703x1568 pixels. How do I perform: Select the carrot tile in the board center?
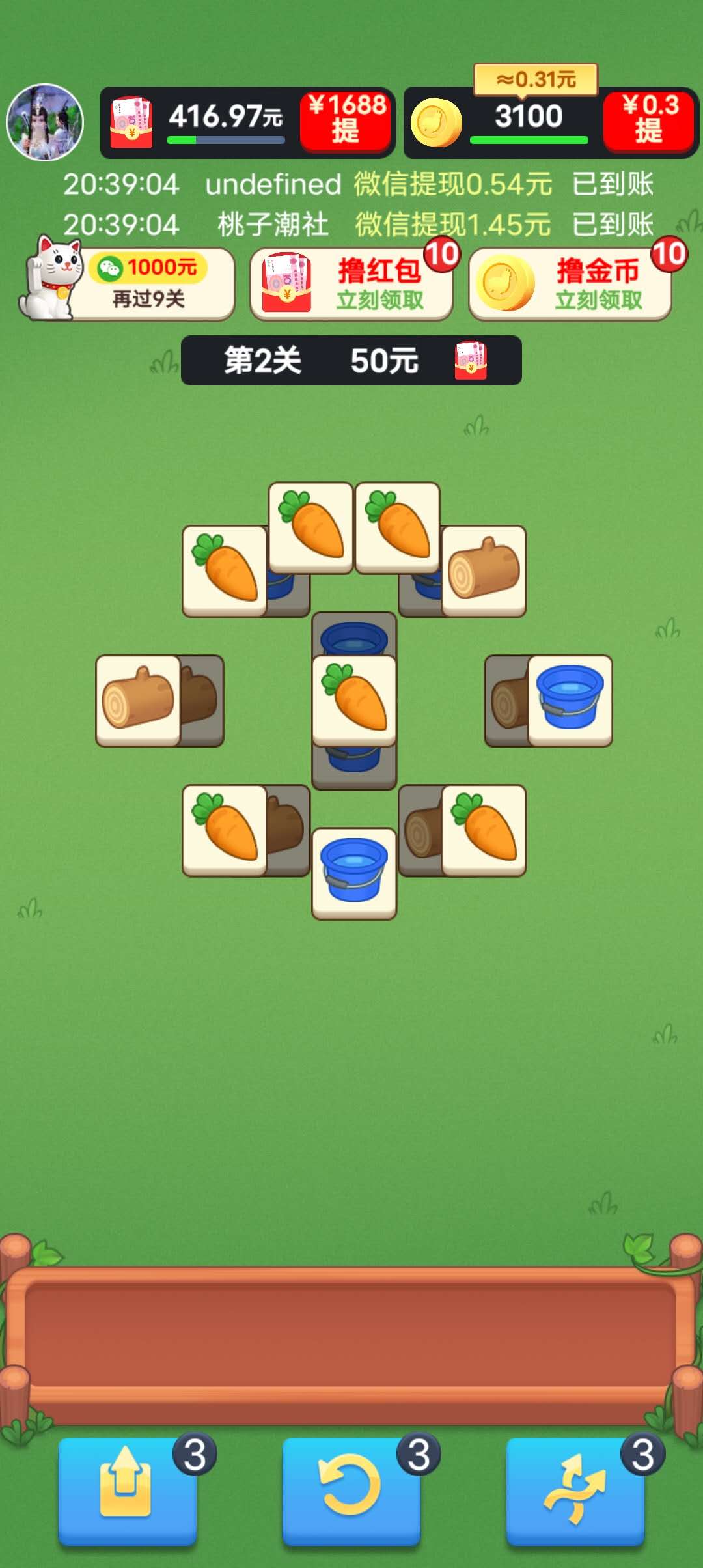coord(354,700)
